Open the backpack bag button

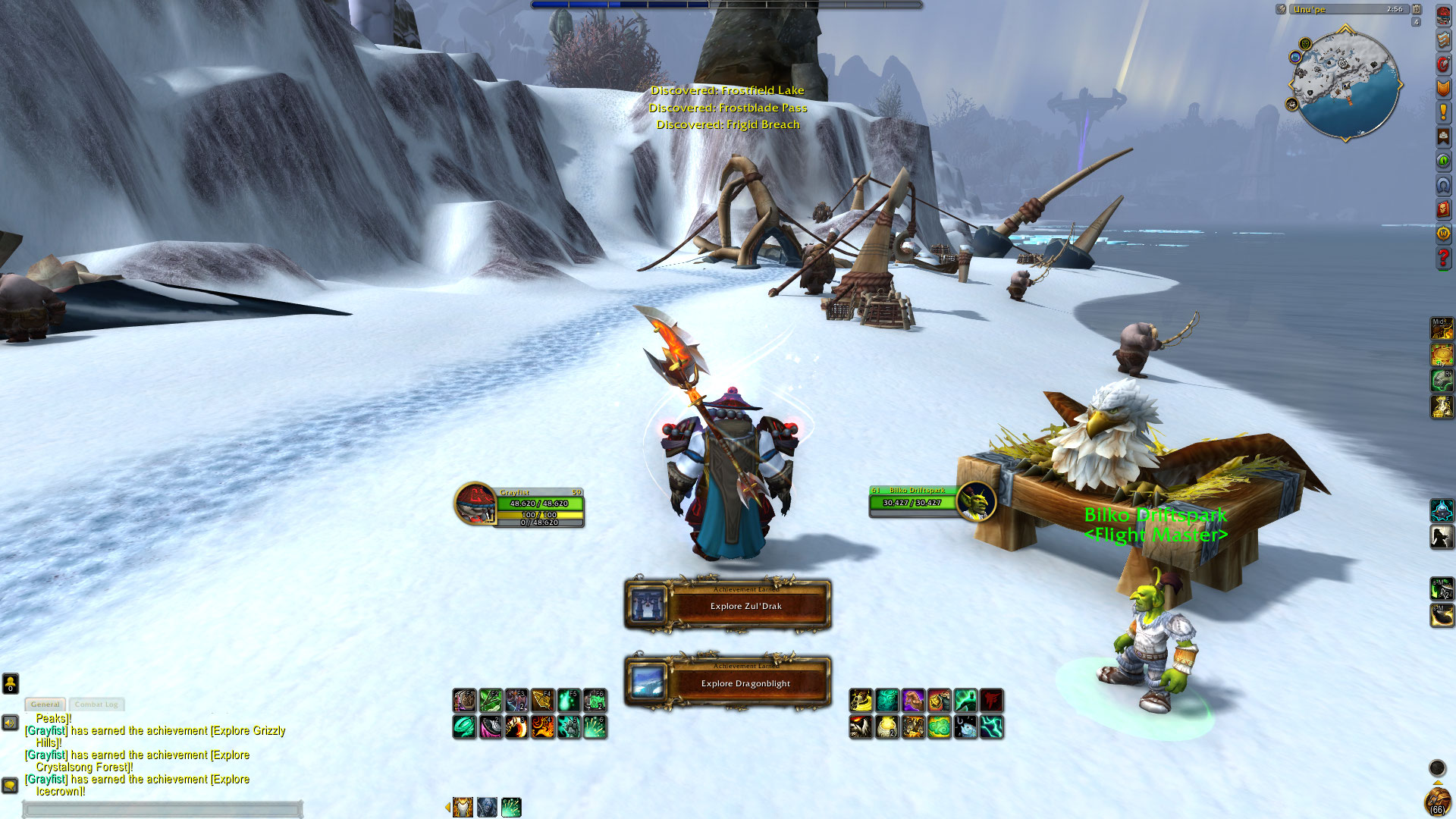[1437, 800]
